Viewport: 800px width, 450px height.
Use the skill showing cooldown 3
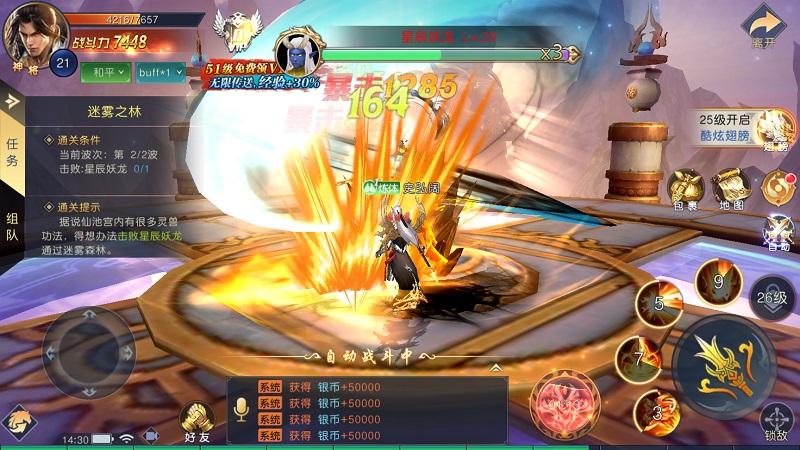tap(658, 412)
